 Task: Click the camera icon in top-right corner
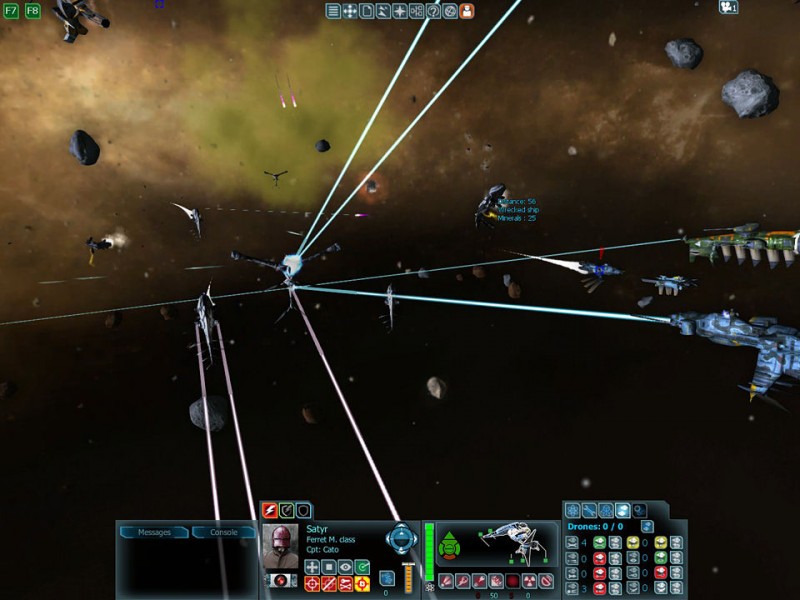click(727, 8)
